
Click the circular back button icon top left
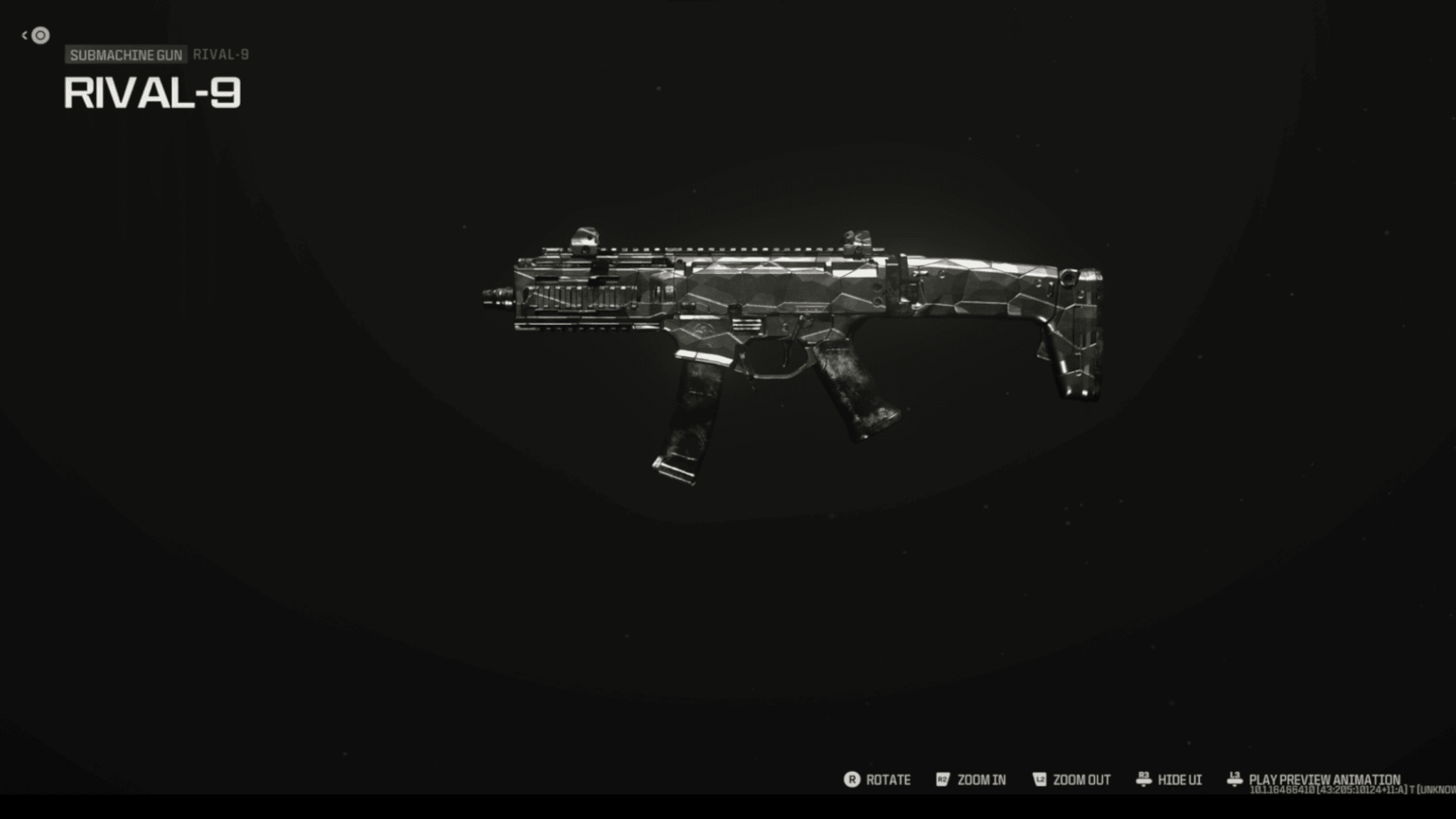point(39,33)
